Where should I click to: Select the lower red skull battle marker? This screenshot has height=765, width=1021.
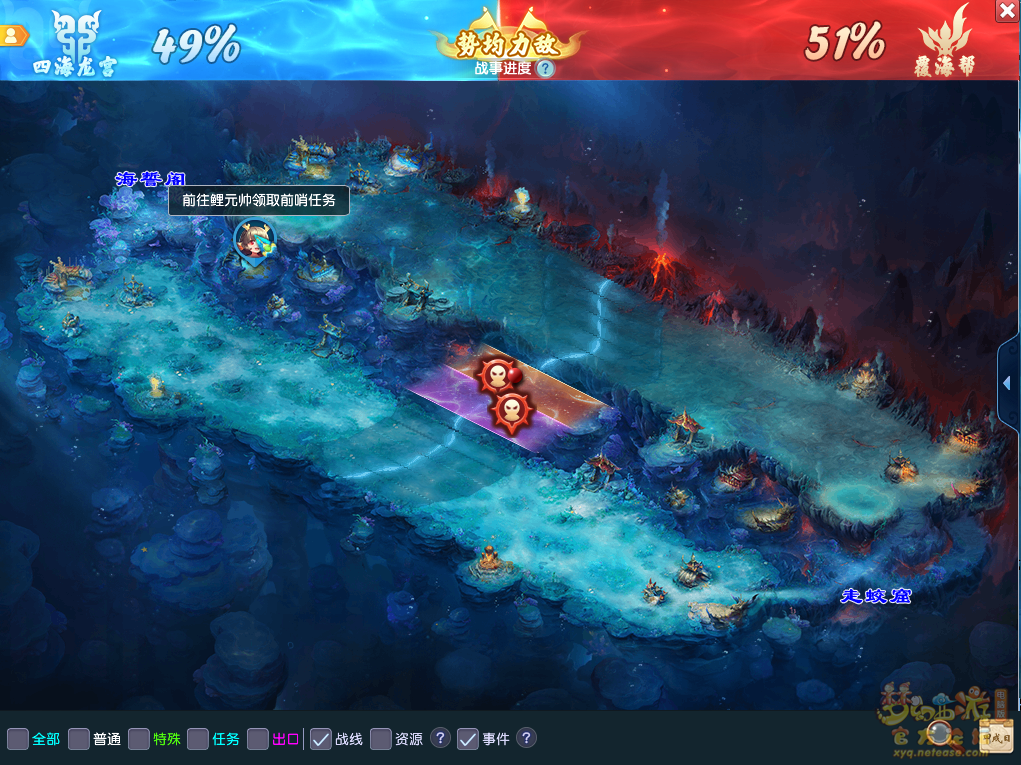pyautogui.click(x=511, y=409)
